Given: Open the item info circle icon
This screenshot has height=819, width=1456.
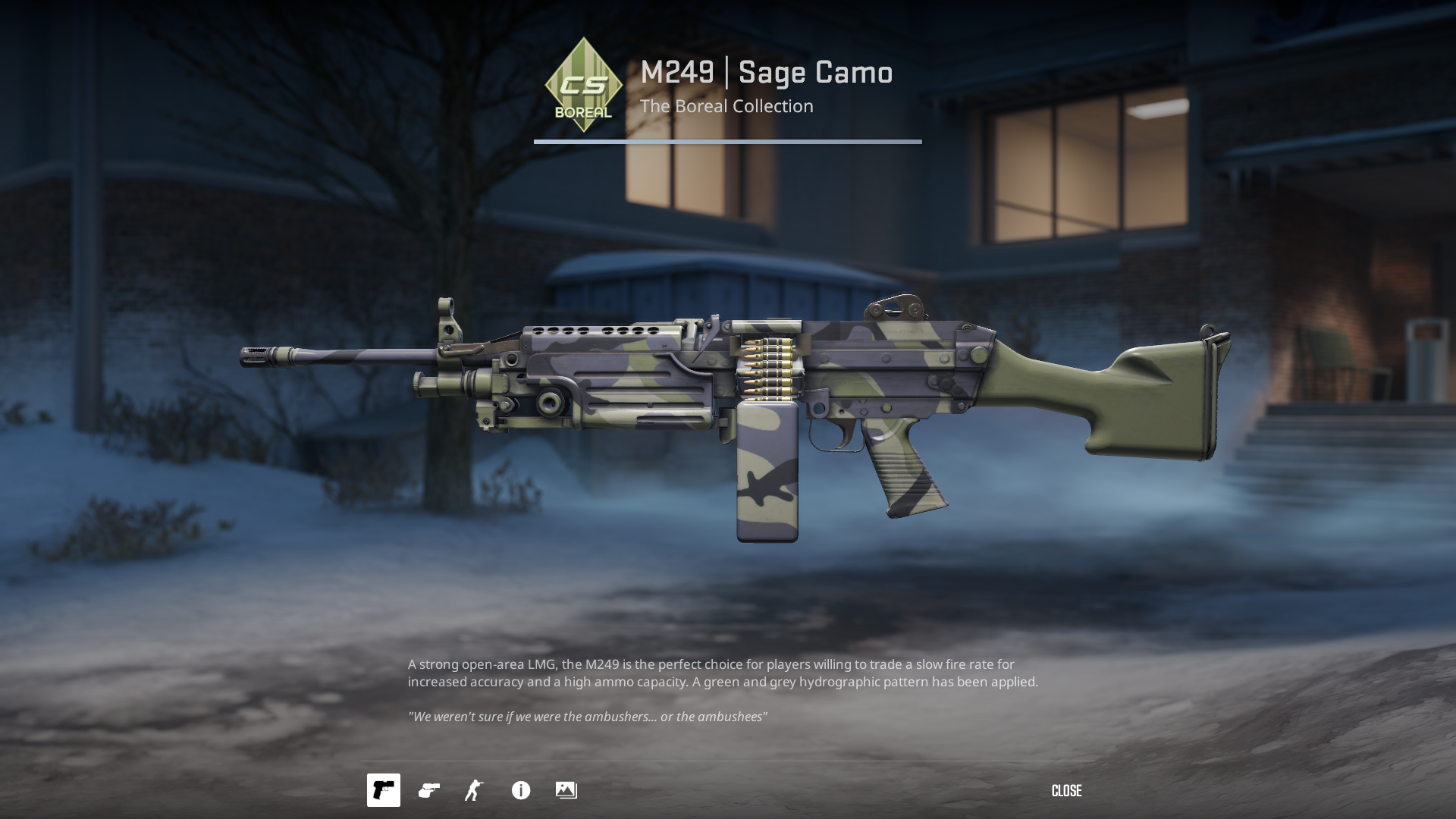Looking at the screenshot, I should pos(521,790).
